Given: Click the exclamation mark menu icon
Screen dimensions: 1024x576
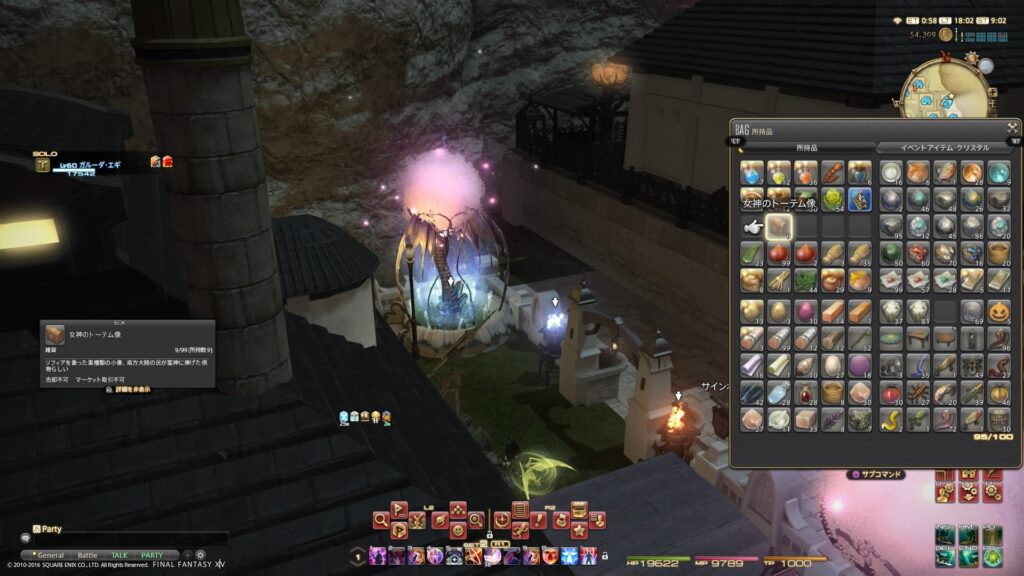Looking at the screenshot, I should (539, 519).
